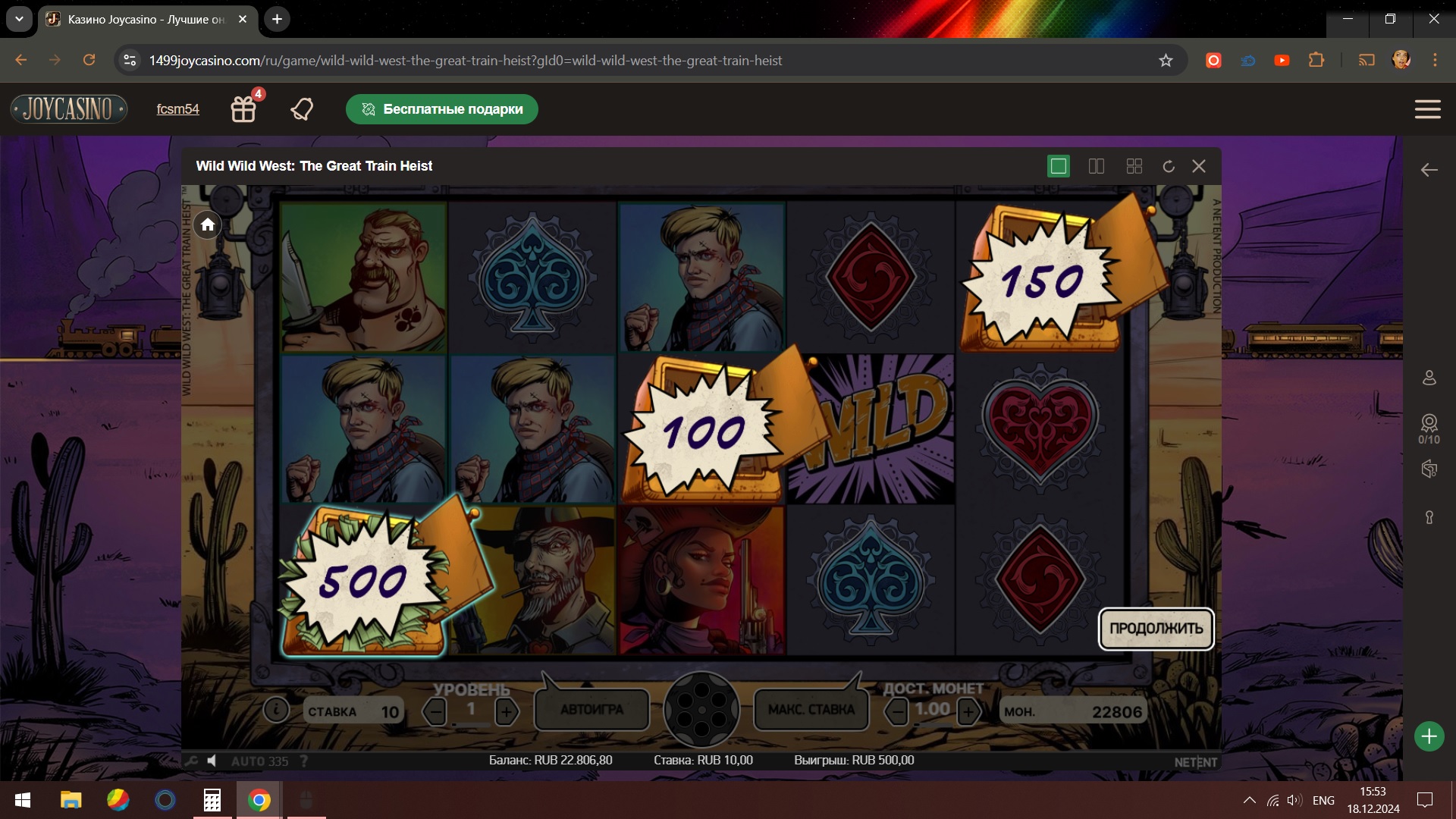Claim Бесплатные подарки free gifts
This screenshot has width=1456, height=819.
(442, 109)
